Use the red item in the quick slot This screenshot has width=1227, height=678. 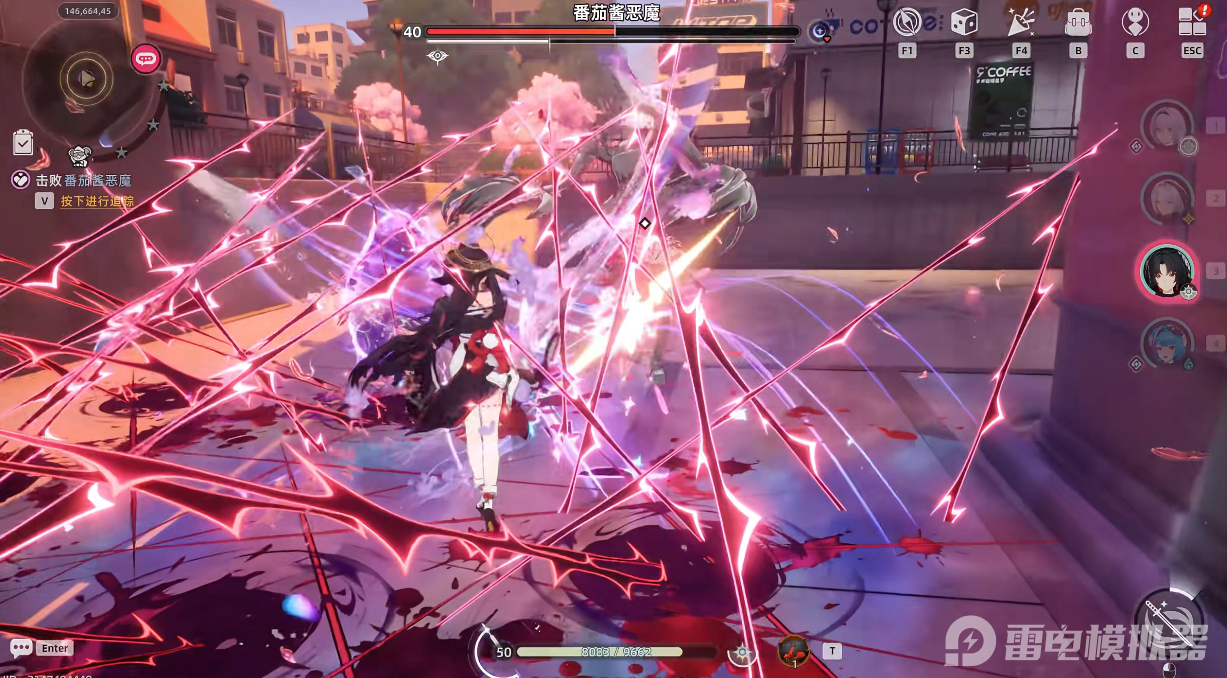[x=793, y=650]
